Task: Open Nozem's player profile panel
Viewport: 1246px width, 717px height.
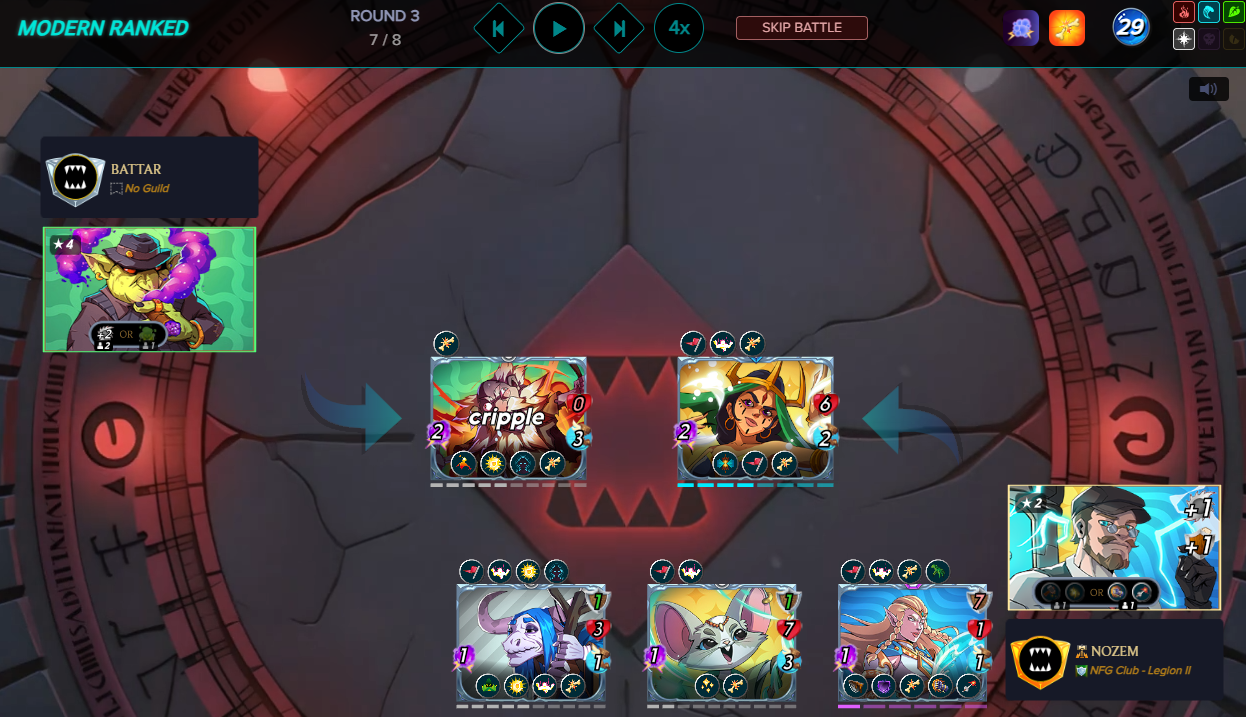Action: click(1114, 659)
